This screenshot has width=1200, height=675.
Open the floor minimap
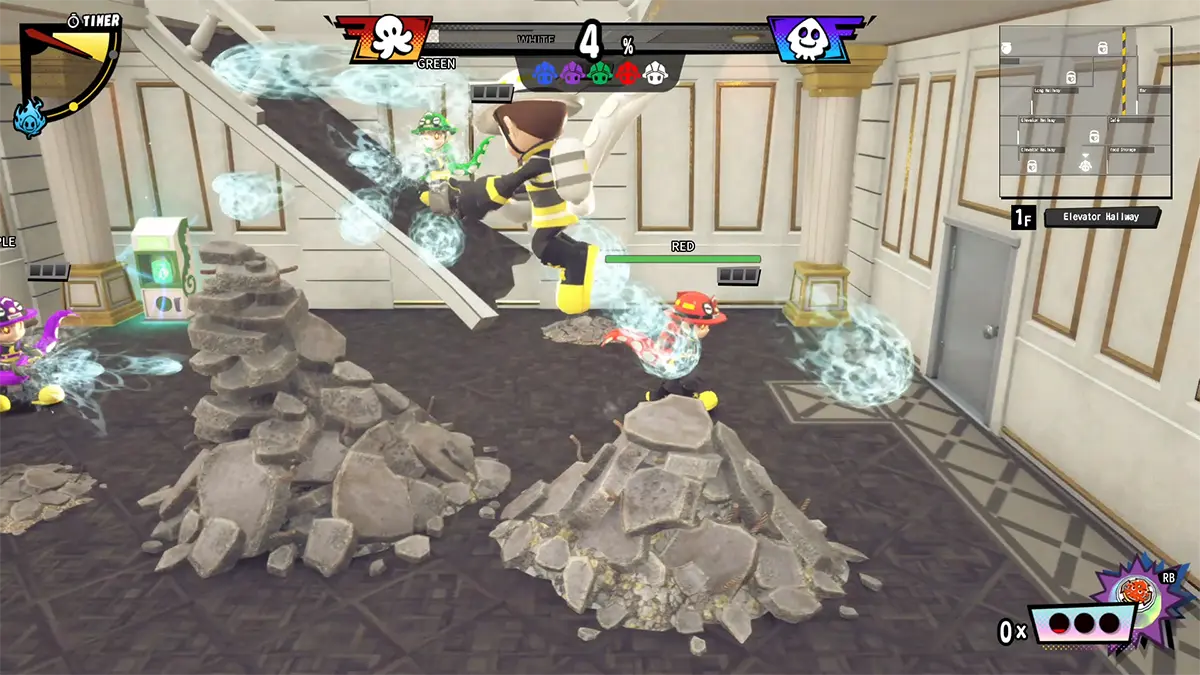(1085, 112)
